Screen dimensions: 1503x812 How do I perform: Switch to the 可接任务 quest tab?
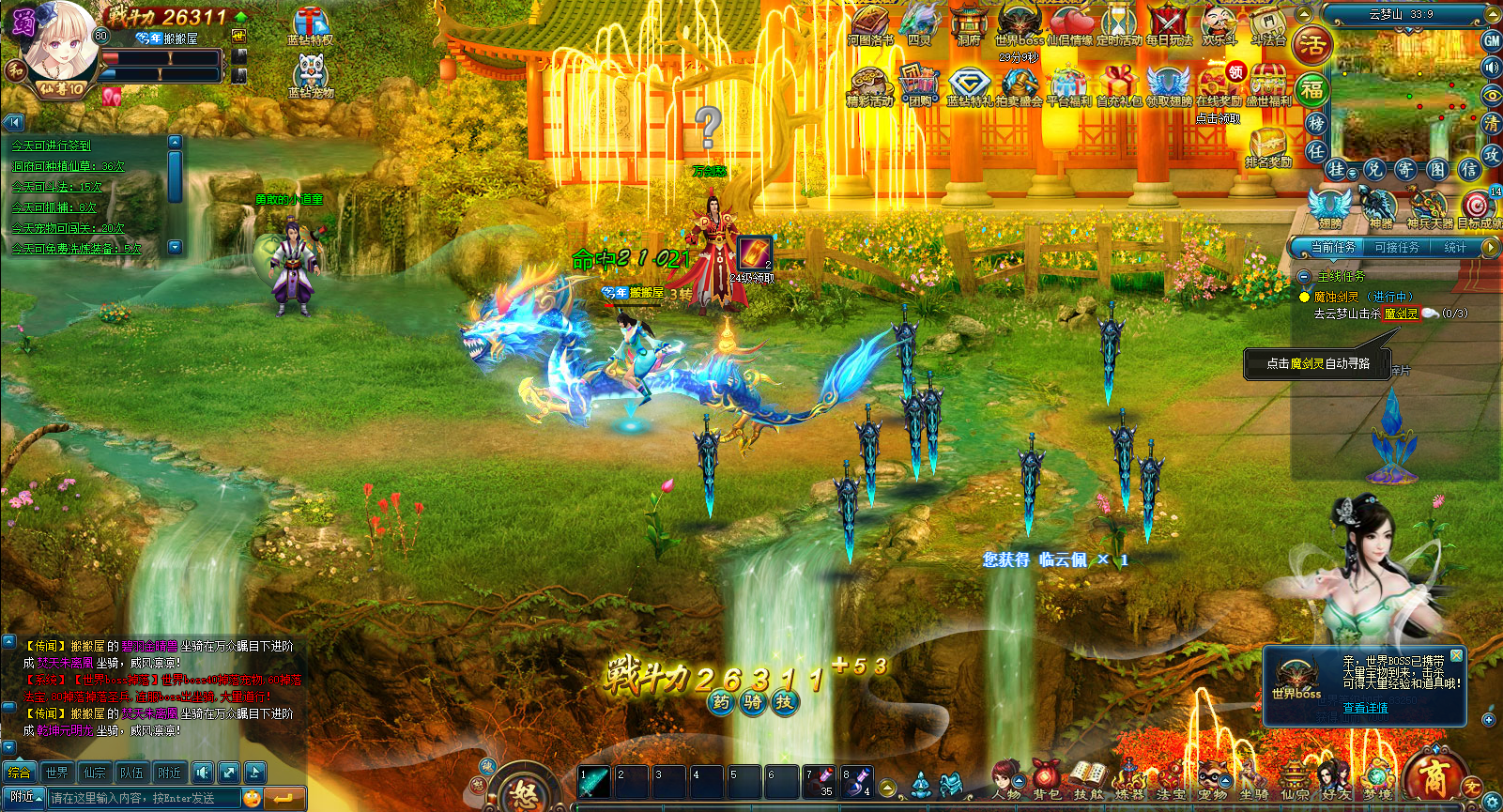click(x=1396, y=247)
